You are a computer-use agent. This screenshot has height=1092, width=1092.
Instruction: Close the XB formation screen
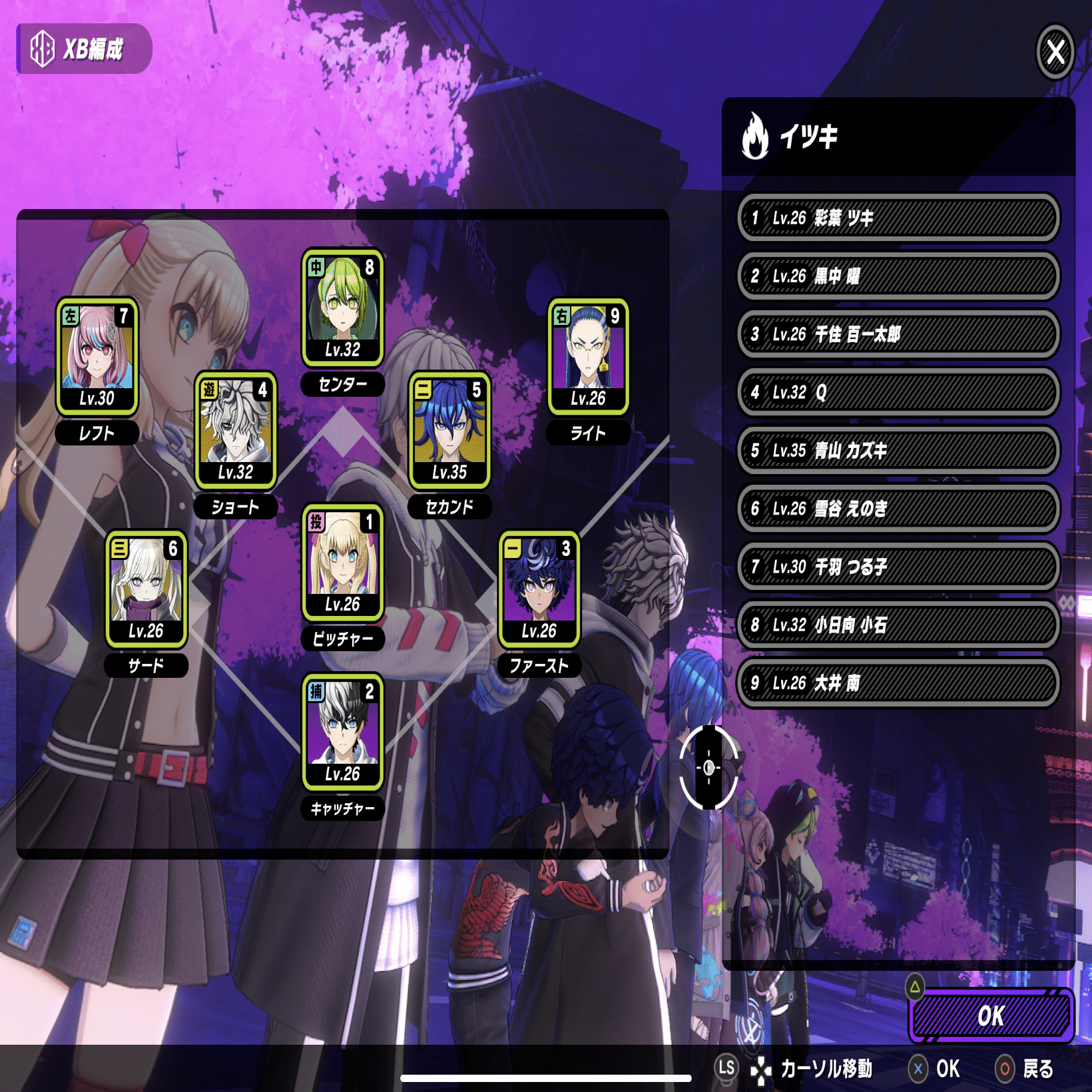(x=1055, y=51)
